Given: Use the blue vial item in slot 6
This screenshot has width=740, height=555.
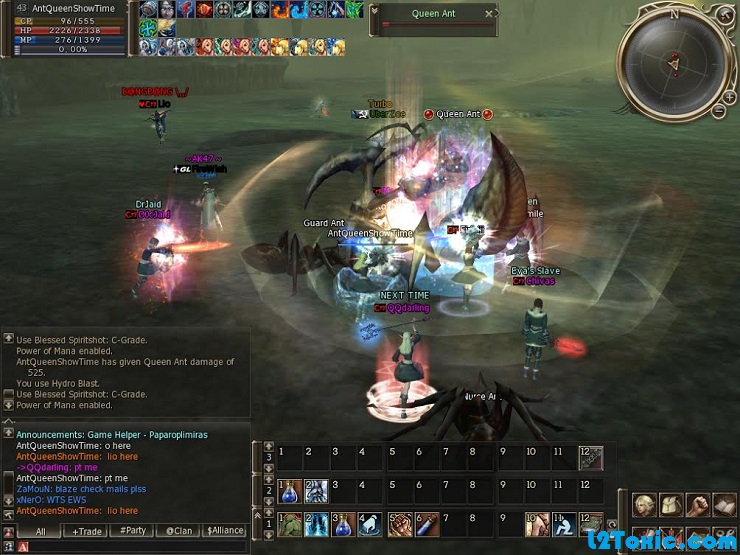Looking at the screenshot, I should point(427,524).
